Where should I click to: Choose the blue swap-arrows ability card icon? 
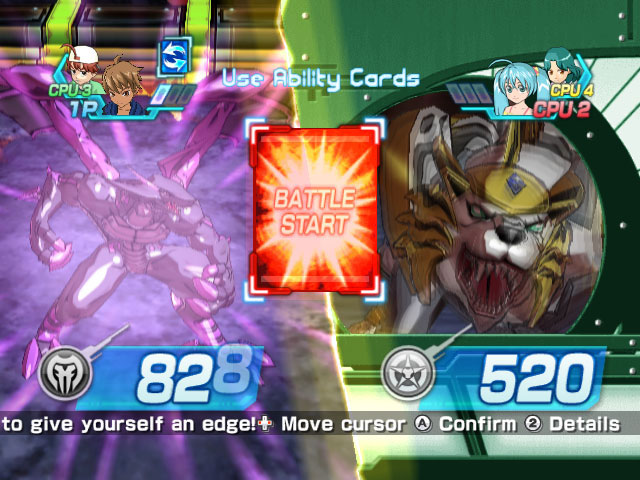coord(176,56)
